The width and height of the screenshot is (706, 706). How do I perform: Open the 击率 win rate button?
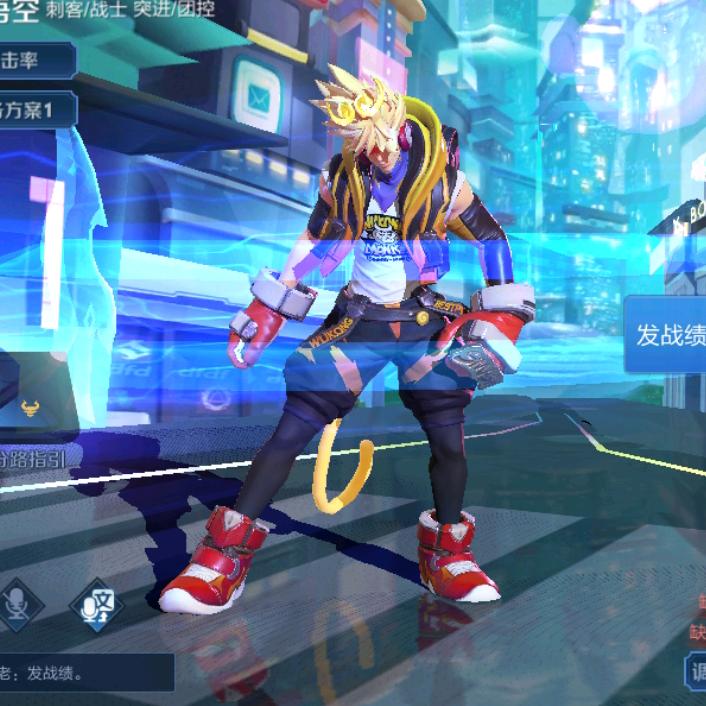click(x=35, y=60)
